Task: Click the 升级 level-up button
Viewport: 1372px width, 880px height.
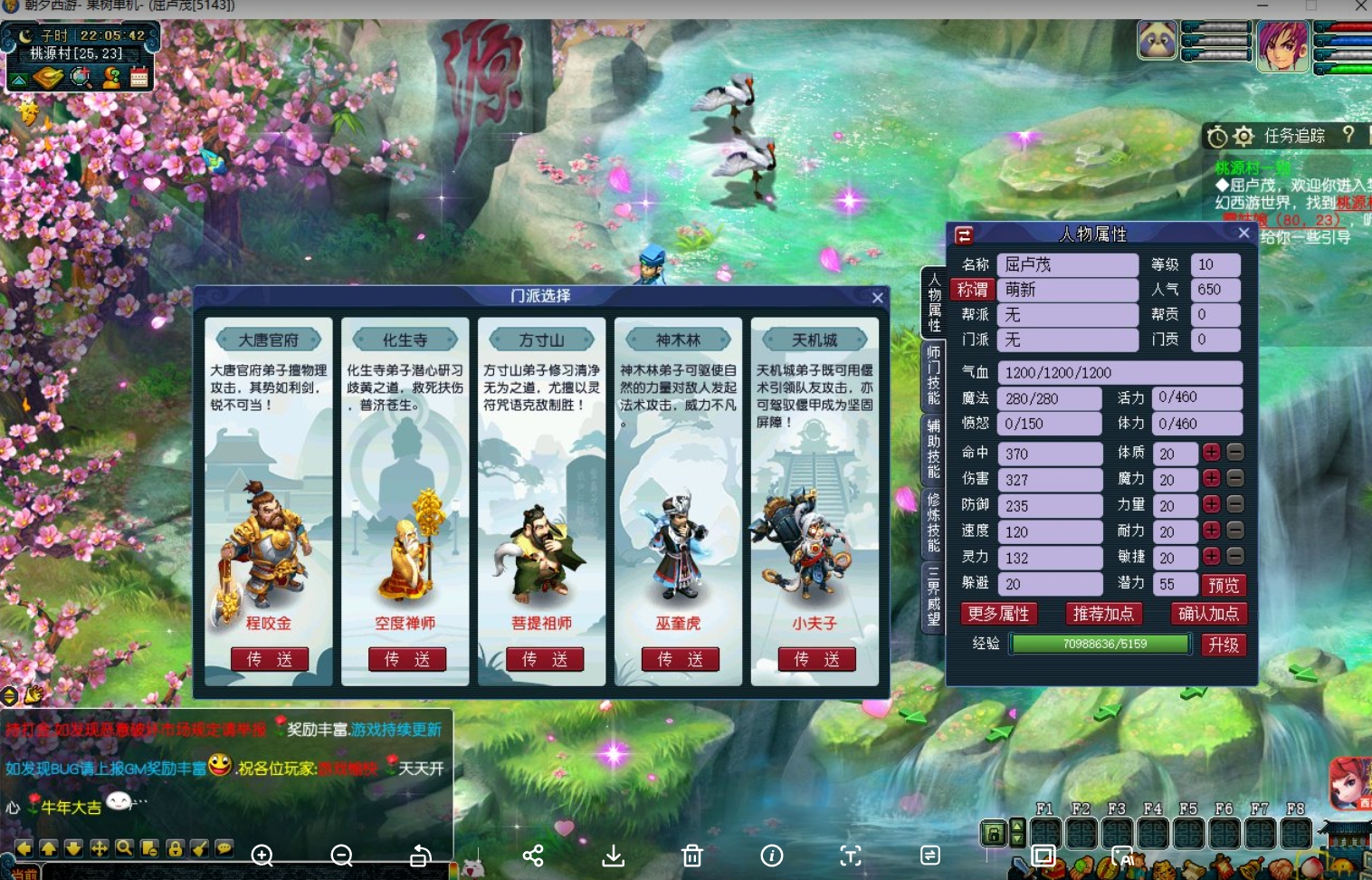Action: [1223, 645]
